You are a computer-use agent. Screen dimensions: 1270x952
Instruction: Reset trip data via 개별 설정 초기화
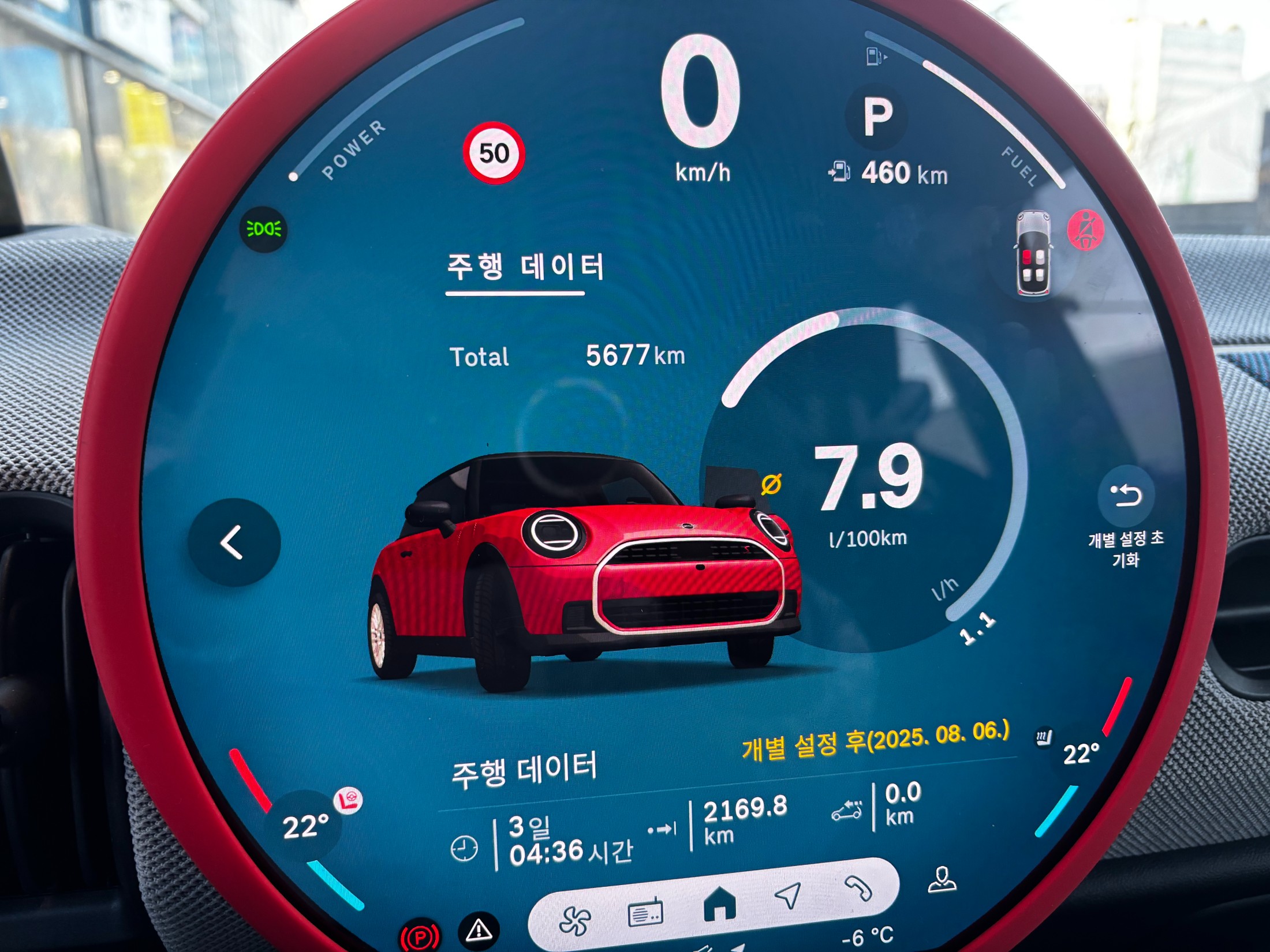[1126, 496]
